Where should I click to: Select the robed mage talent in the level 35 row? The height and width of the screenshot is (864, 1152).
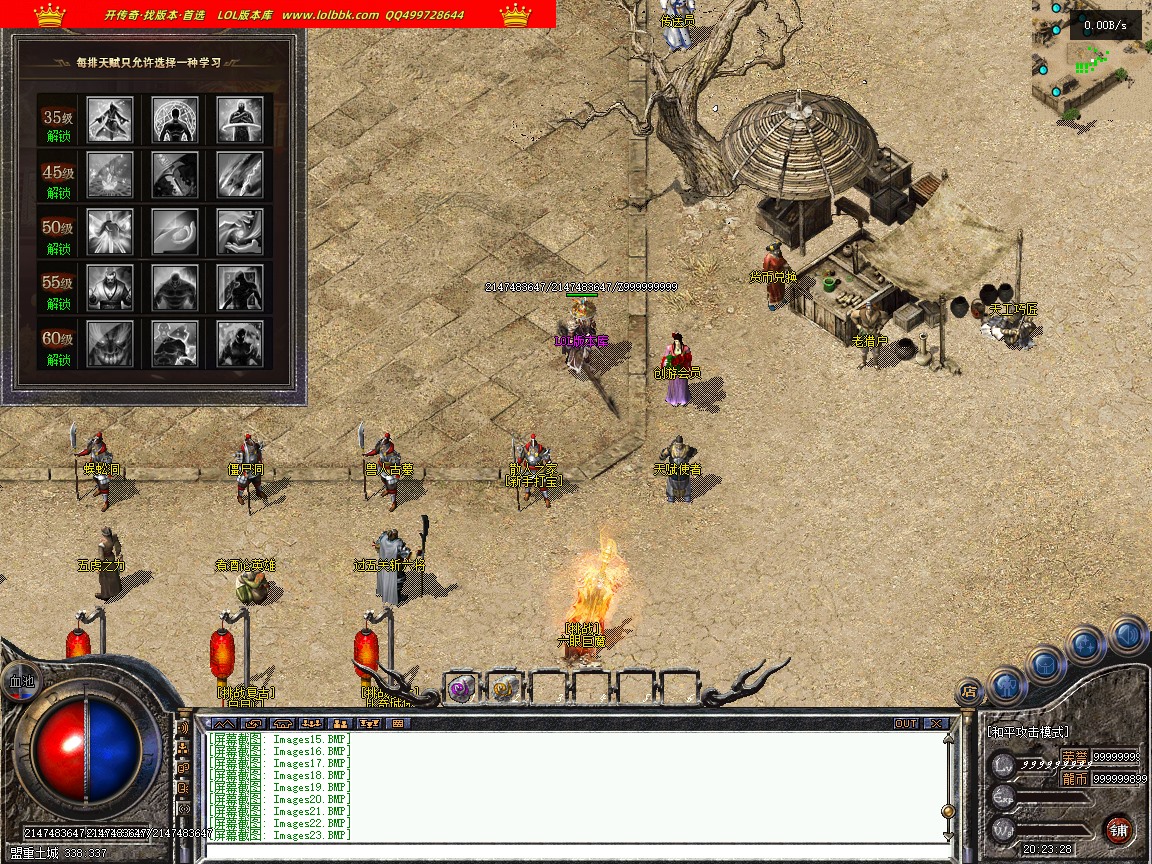click(x=110, y=120)
